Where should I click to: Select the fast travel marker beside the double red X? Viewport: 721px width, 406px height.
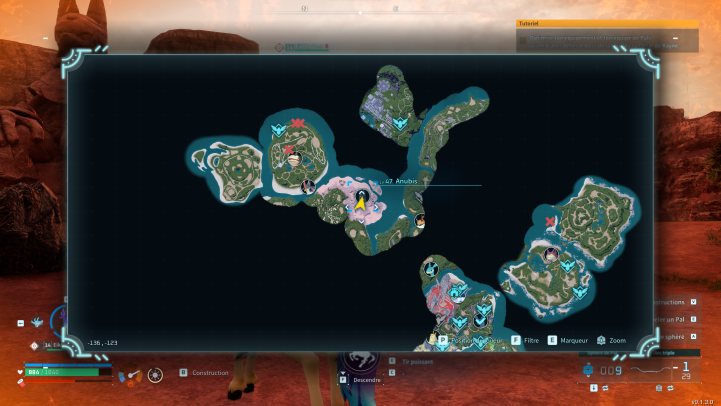point(278,130)
